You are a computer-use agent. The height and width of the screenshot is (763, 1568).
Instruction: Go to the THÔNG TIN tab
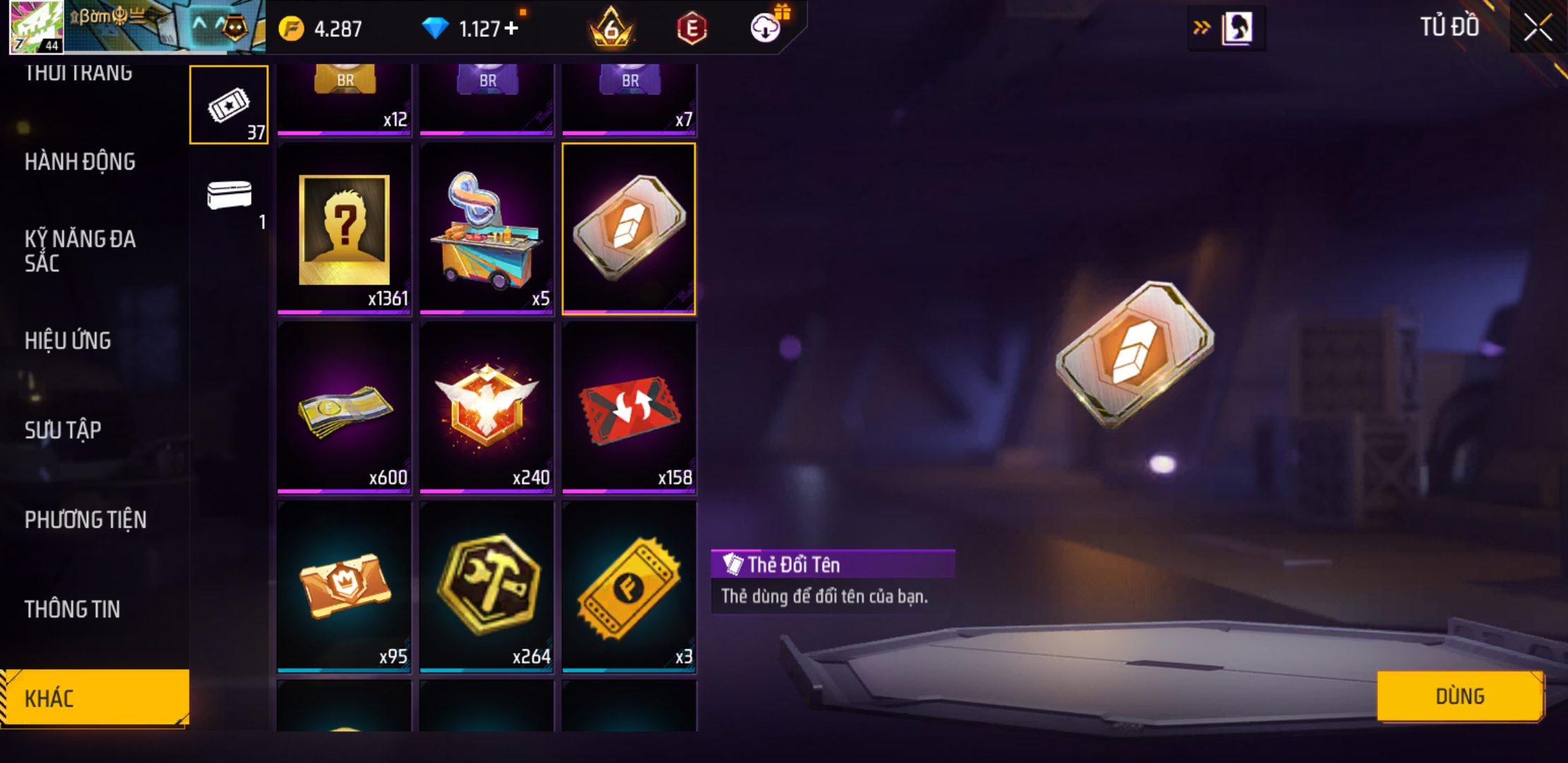(72, 609)
